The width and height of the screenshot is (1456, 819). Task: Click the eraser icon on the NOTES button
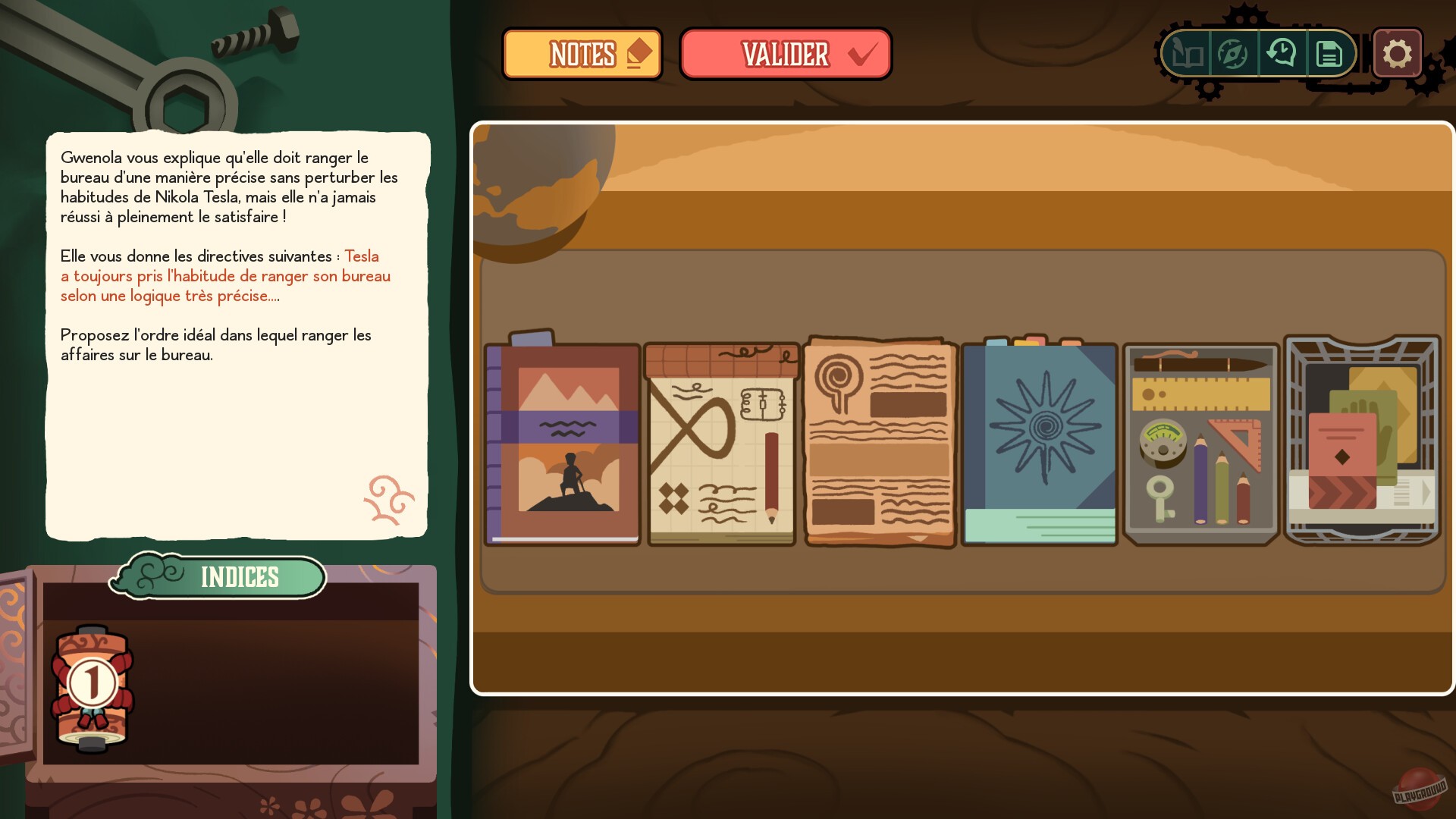(639, 52)
